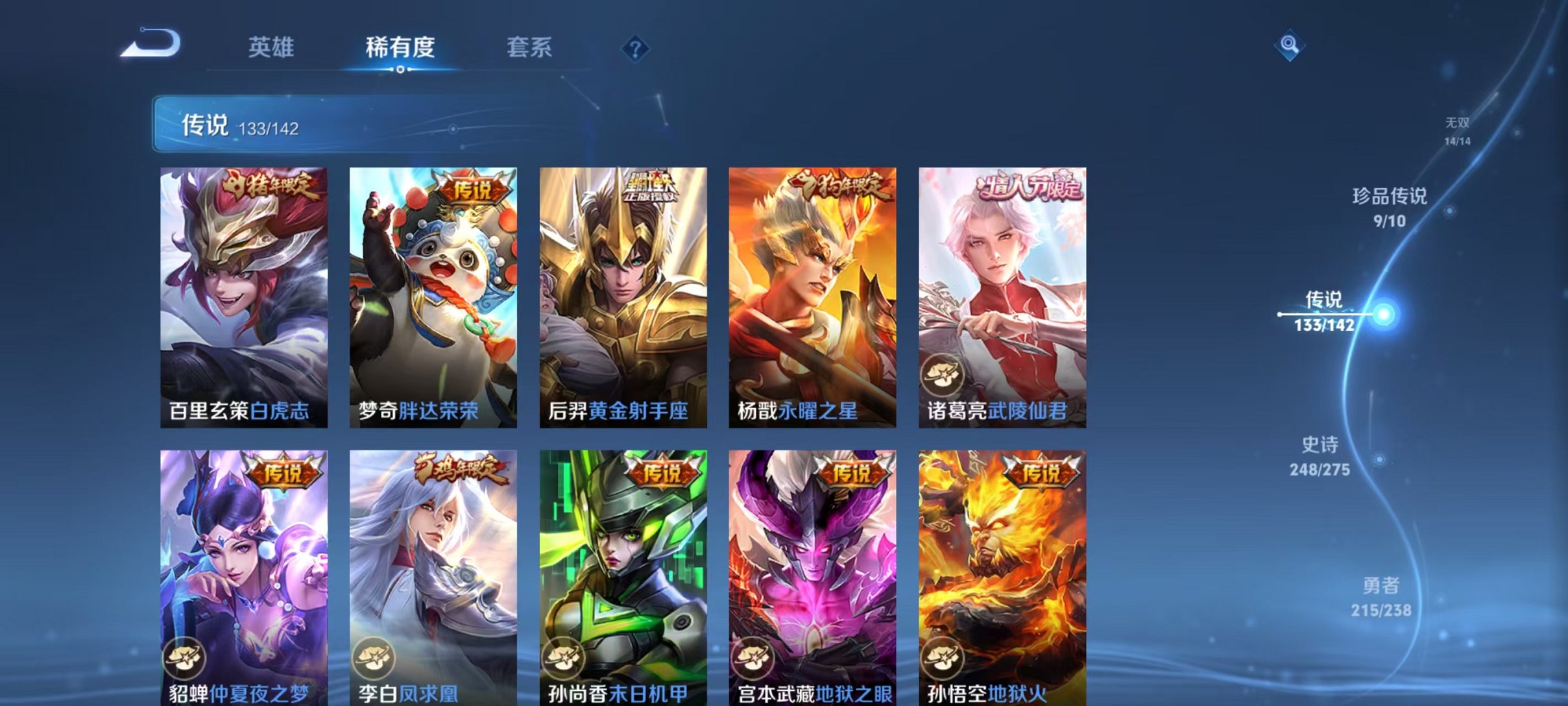The width and height of the screenshot is (1568, 706).
Task: Click the 稀有度 tab label
Action: coord(400,47)
